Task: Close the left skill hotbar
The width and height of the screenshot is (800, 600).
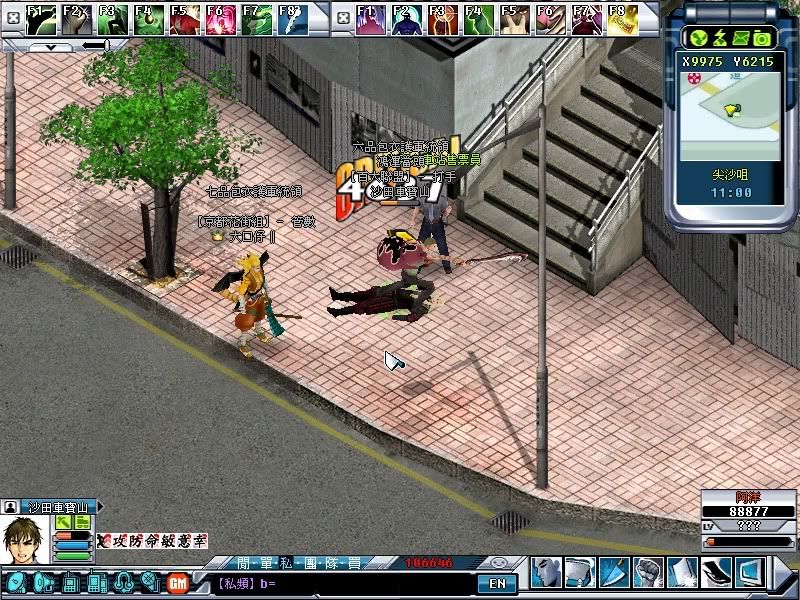Action: tap(12, 17)
